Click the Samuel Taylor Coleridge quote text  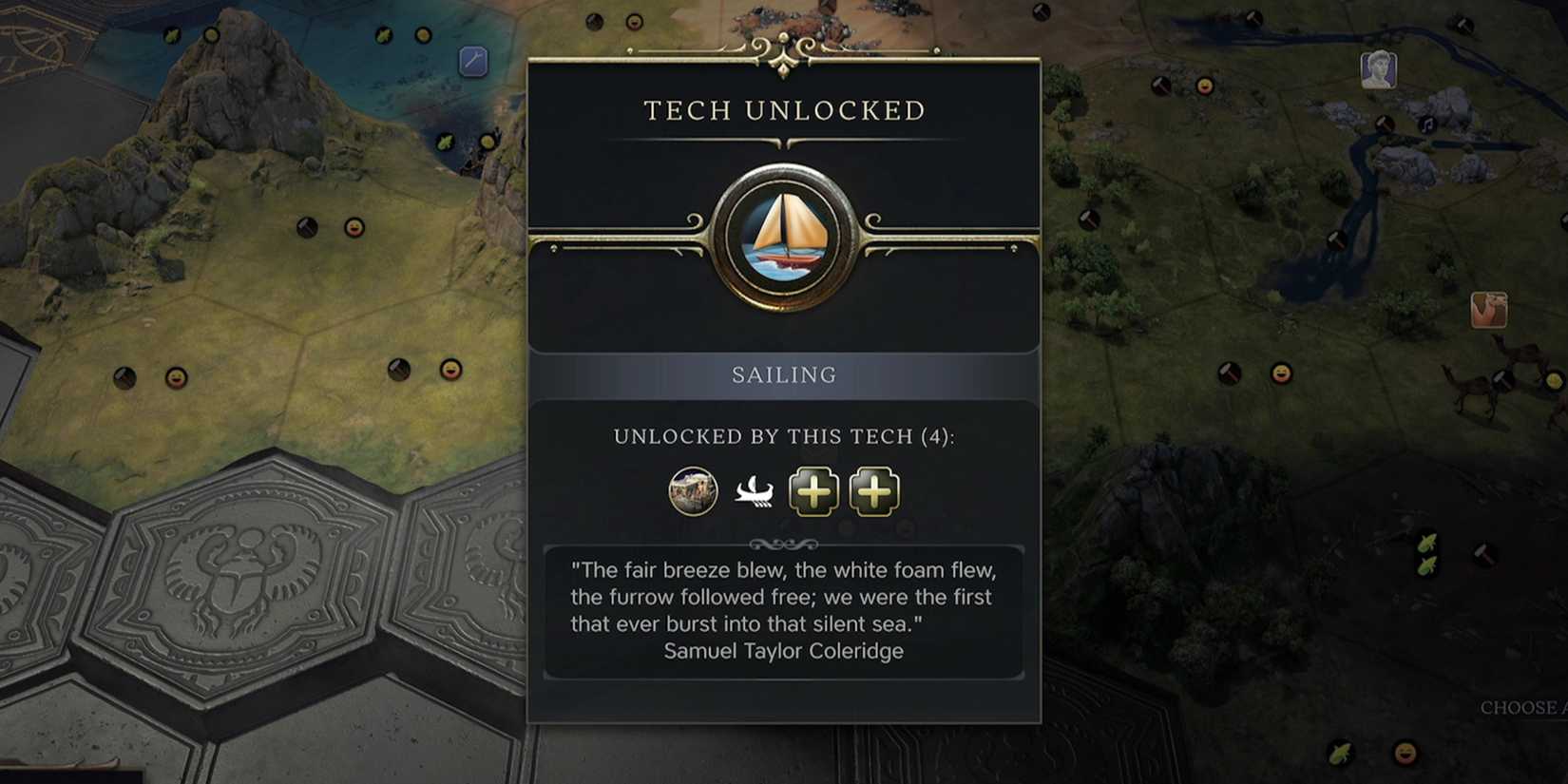pos(783,651)
